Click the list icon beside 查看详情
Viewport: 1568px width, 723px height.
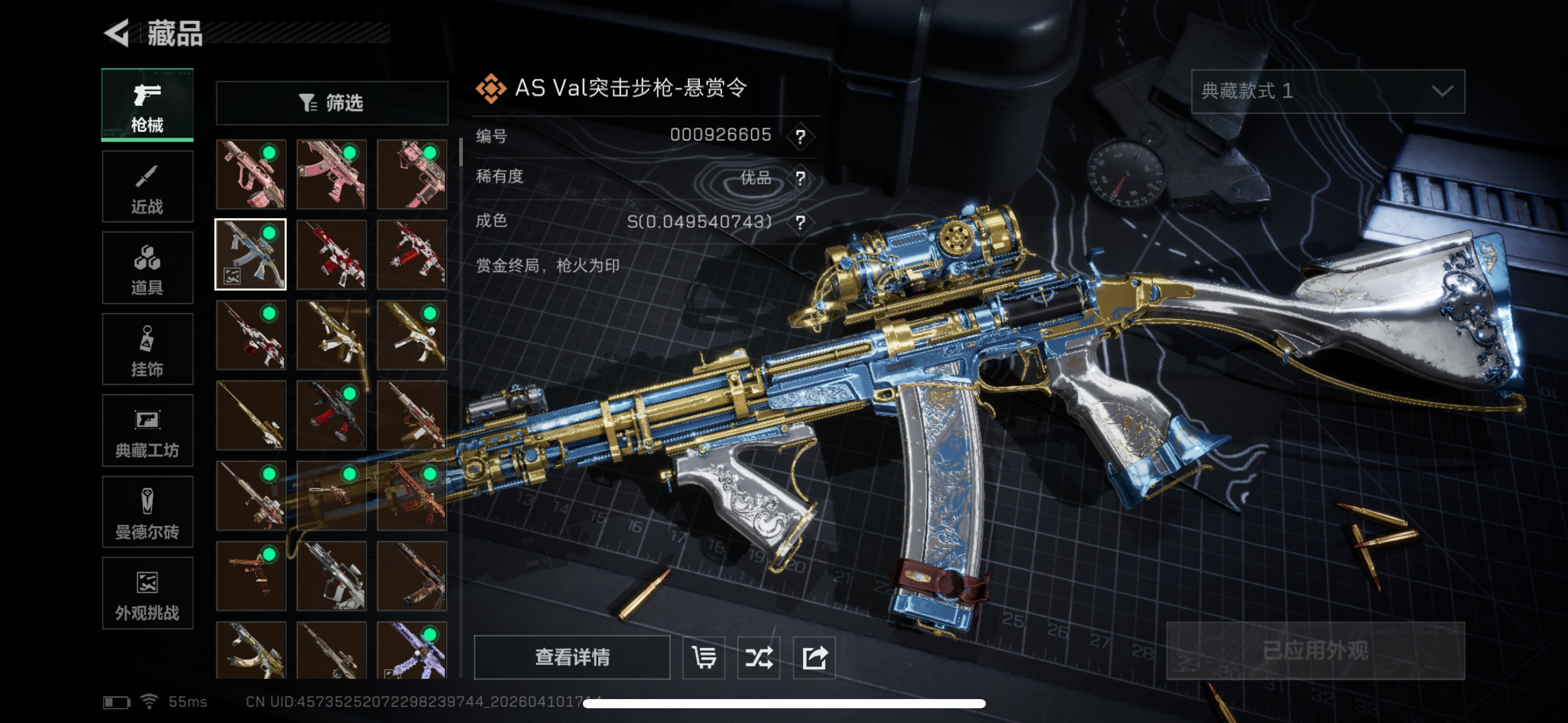click(x=704, y=657)
